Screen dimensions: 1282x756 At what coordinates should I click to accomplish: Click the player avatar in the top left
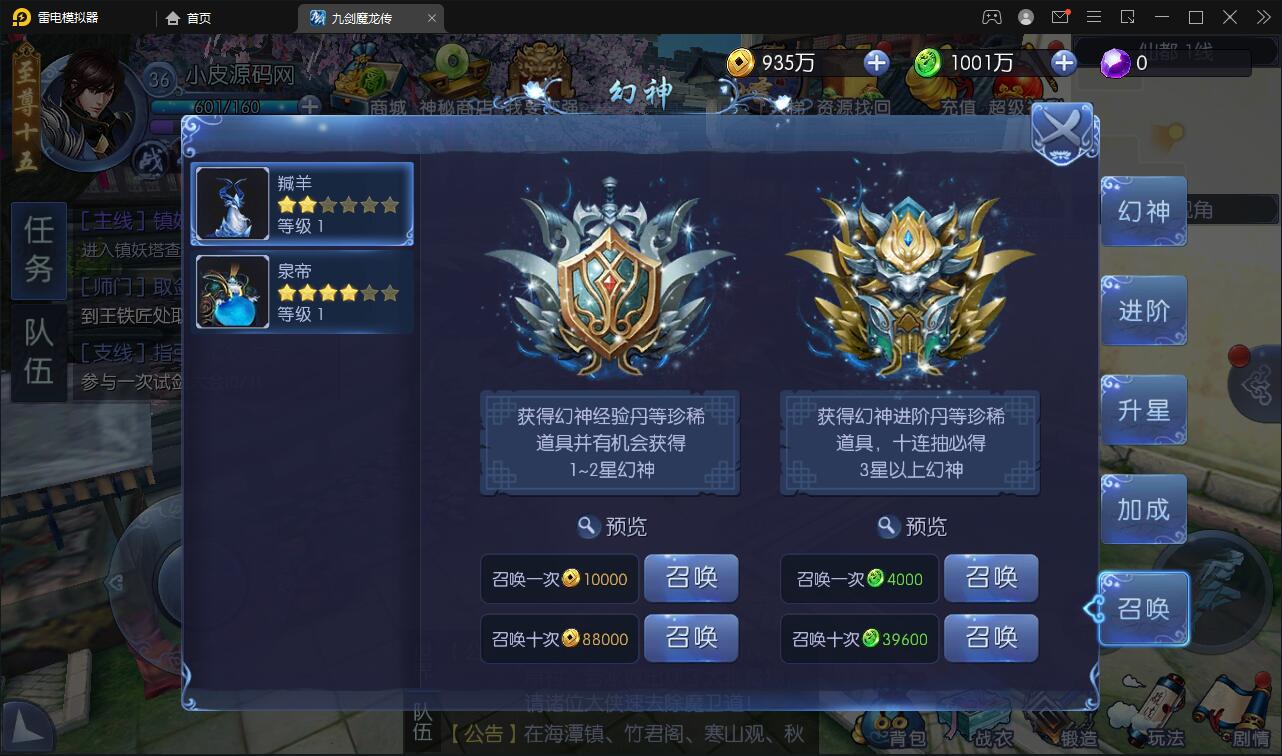88,105
